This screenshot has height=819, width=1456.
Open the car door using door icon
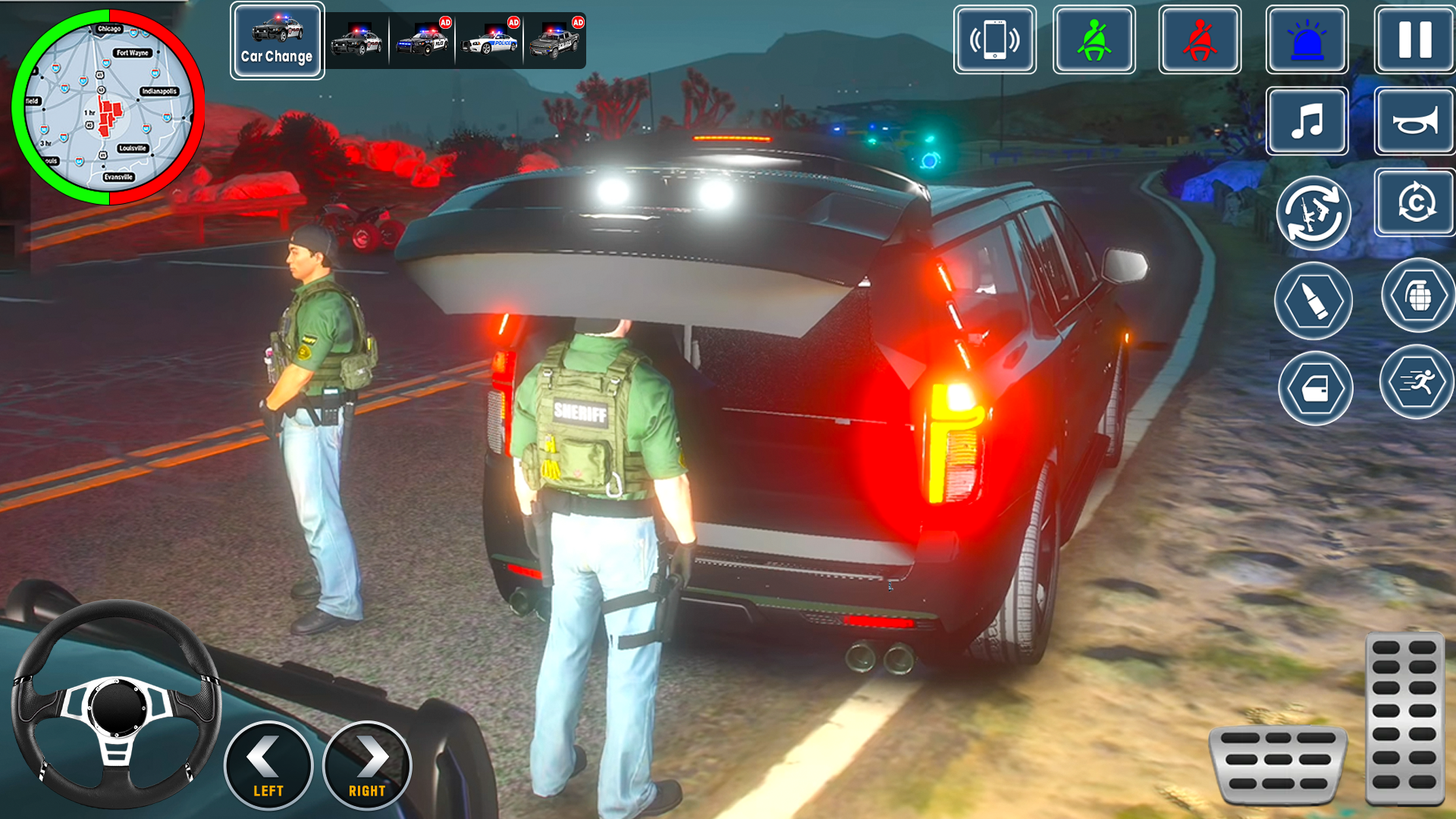click(x=1314, y=388)
